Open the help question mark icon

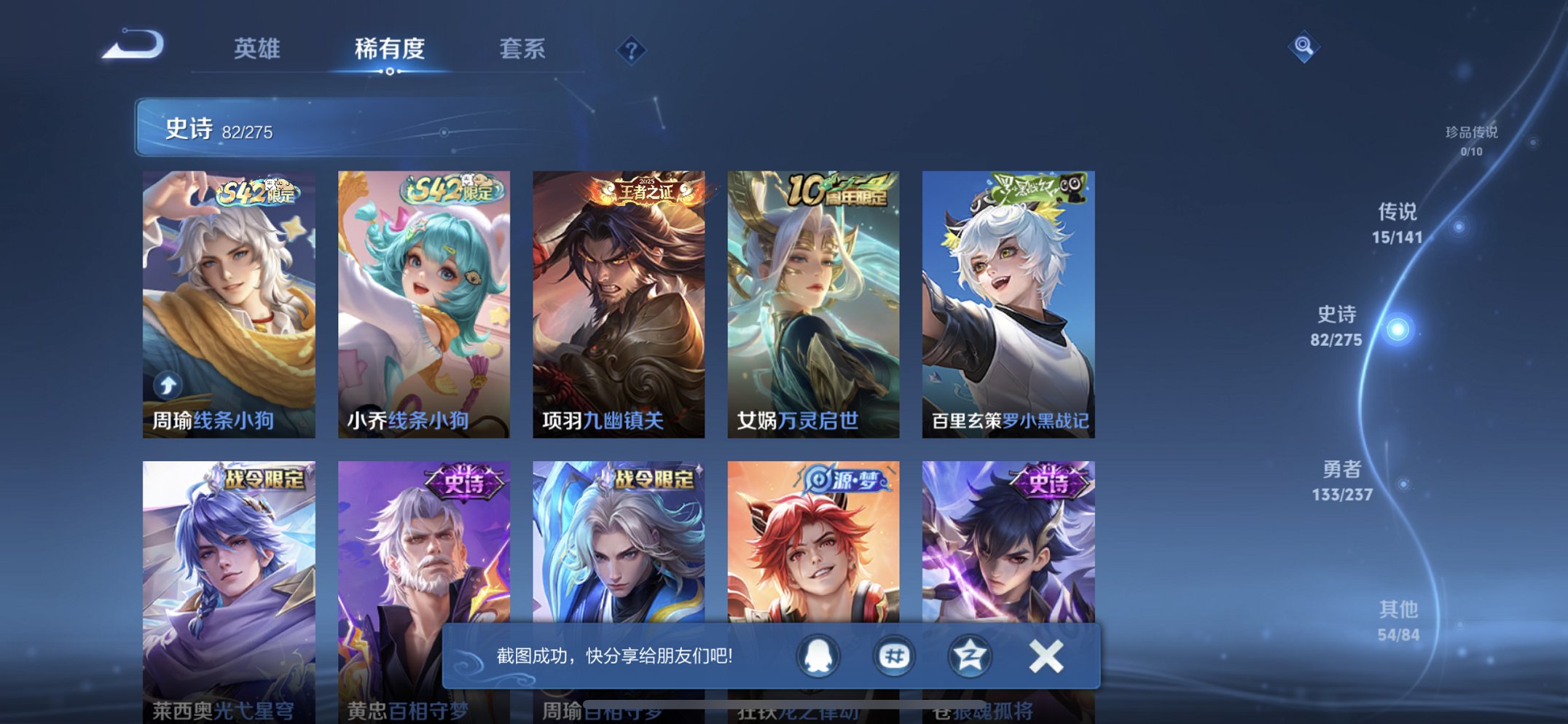pyautogui.click(x=632, y=48)
